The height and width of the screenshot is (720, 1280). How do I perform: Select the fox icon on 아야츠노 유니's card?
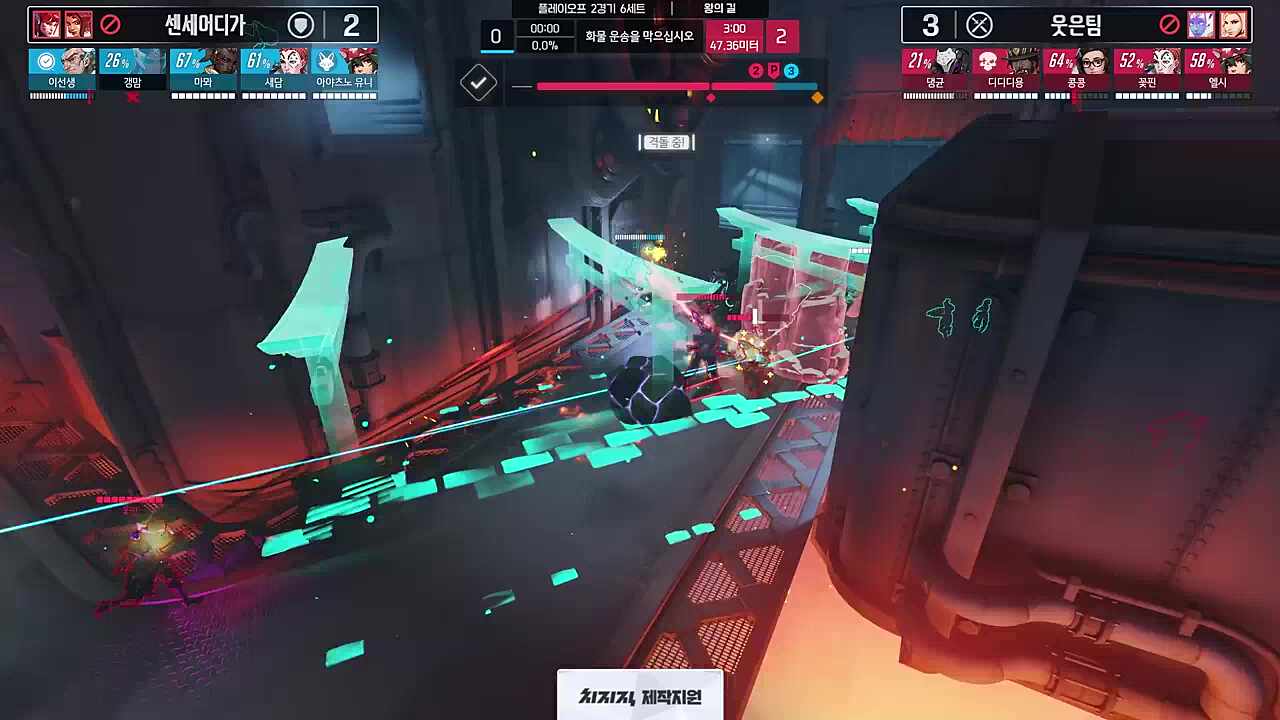click(x=325, y=61)
